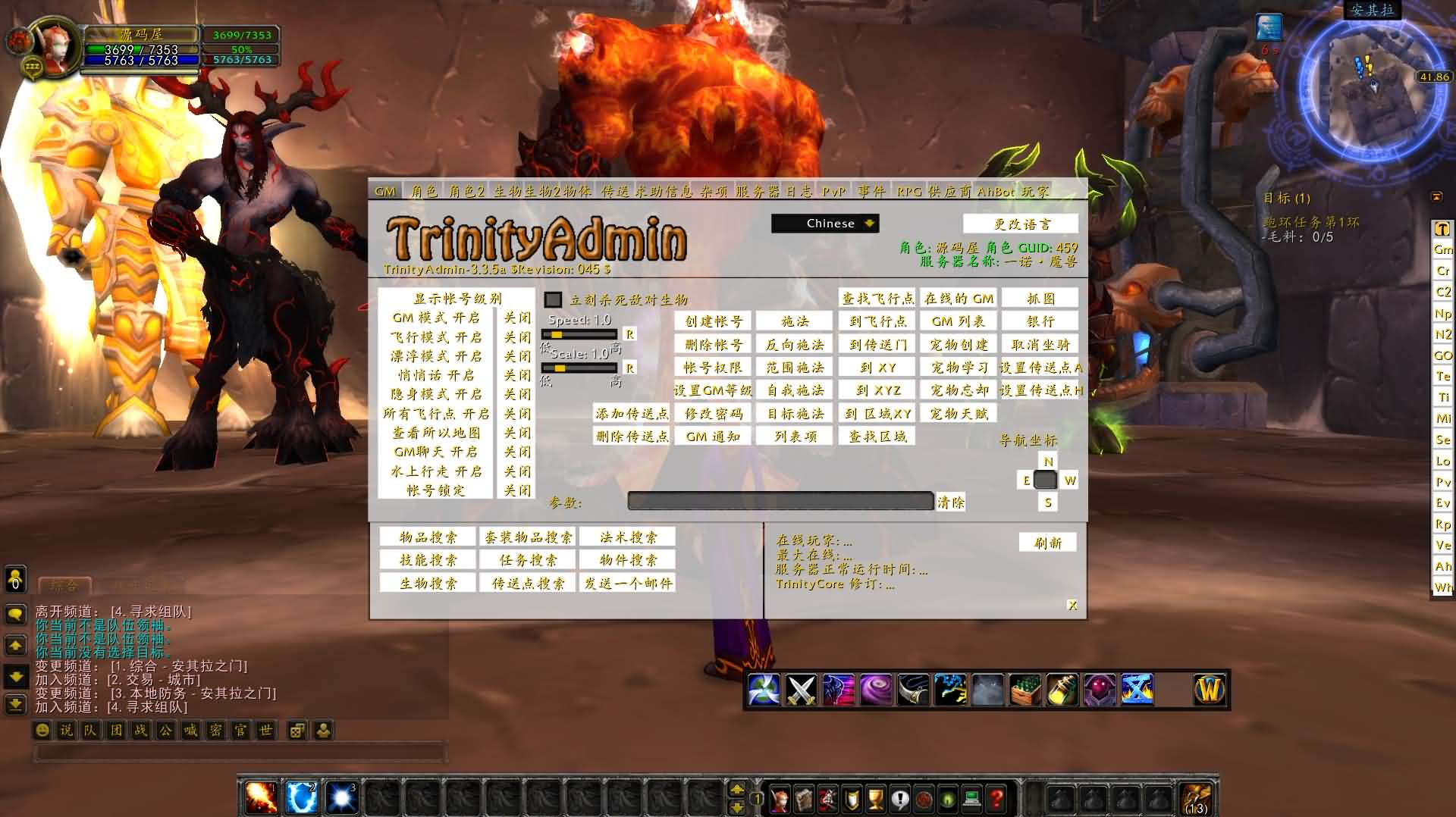Open the PvP tab
The height and width of the screenshot is (817, 1456).
click(x=833, y=192)
